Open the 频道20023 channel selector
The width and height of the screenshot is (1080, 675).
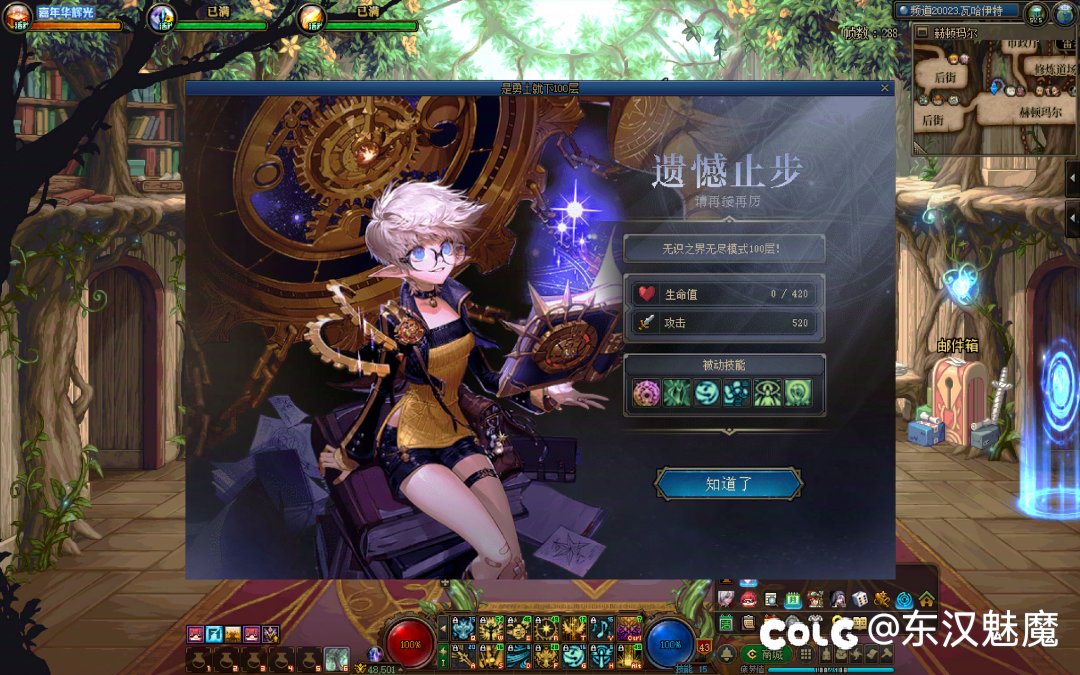pos(958,10)
